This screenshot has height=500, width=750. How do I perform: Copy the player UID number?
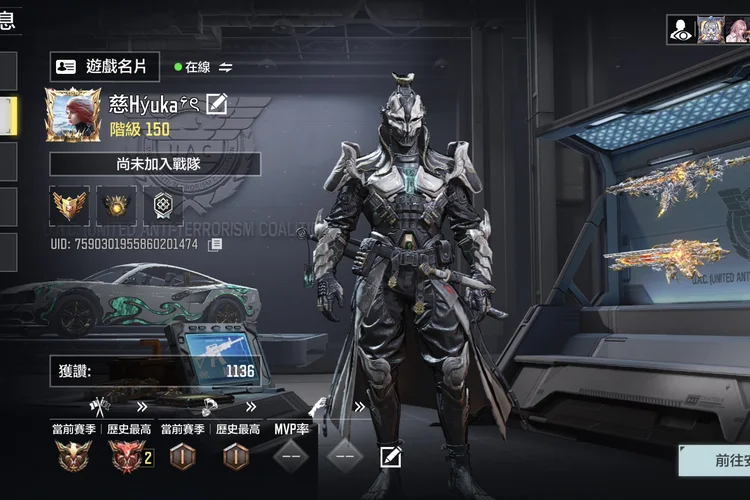click(x=215, y=244)
